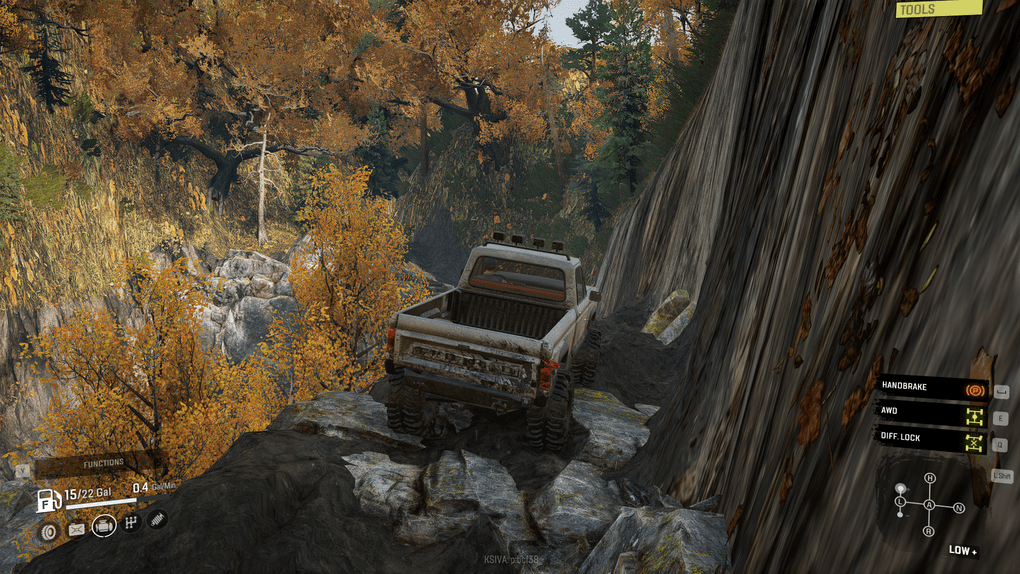Viewport: 1020px width, 574px height.
Task: Select the suspension spring status icon
Action: 157,520
